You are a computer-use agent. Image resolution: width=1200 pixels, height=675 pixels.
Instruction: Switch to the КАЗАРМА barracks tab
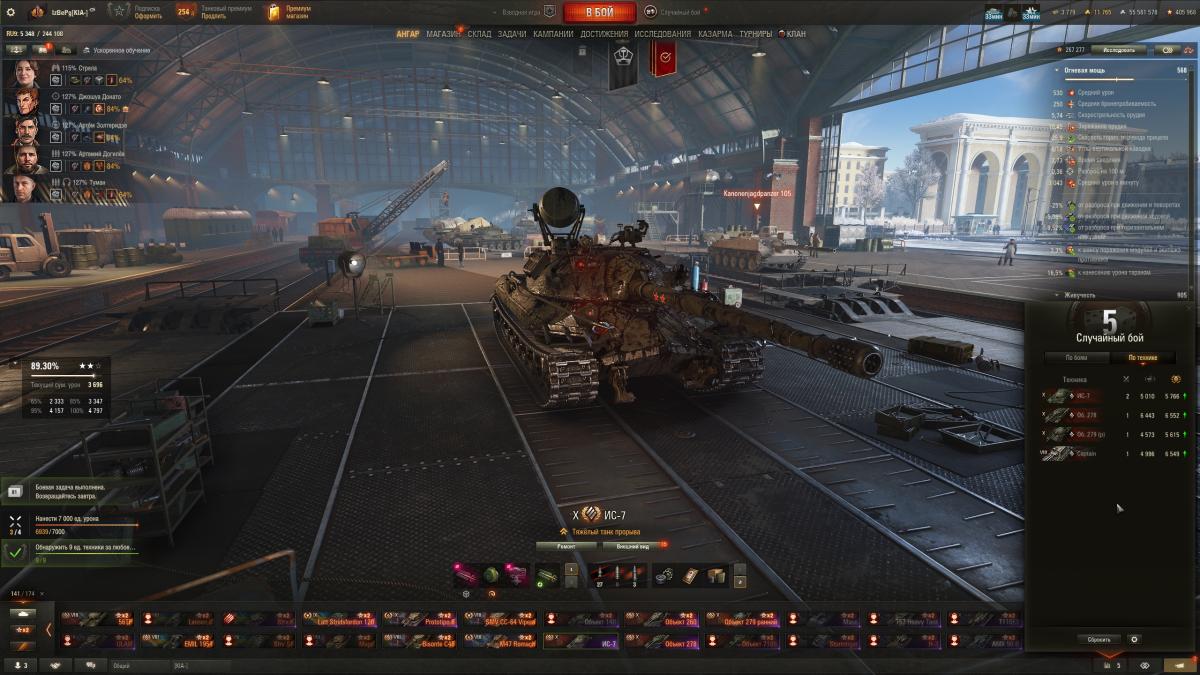715,34
